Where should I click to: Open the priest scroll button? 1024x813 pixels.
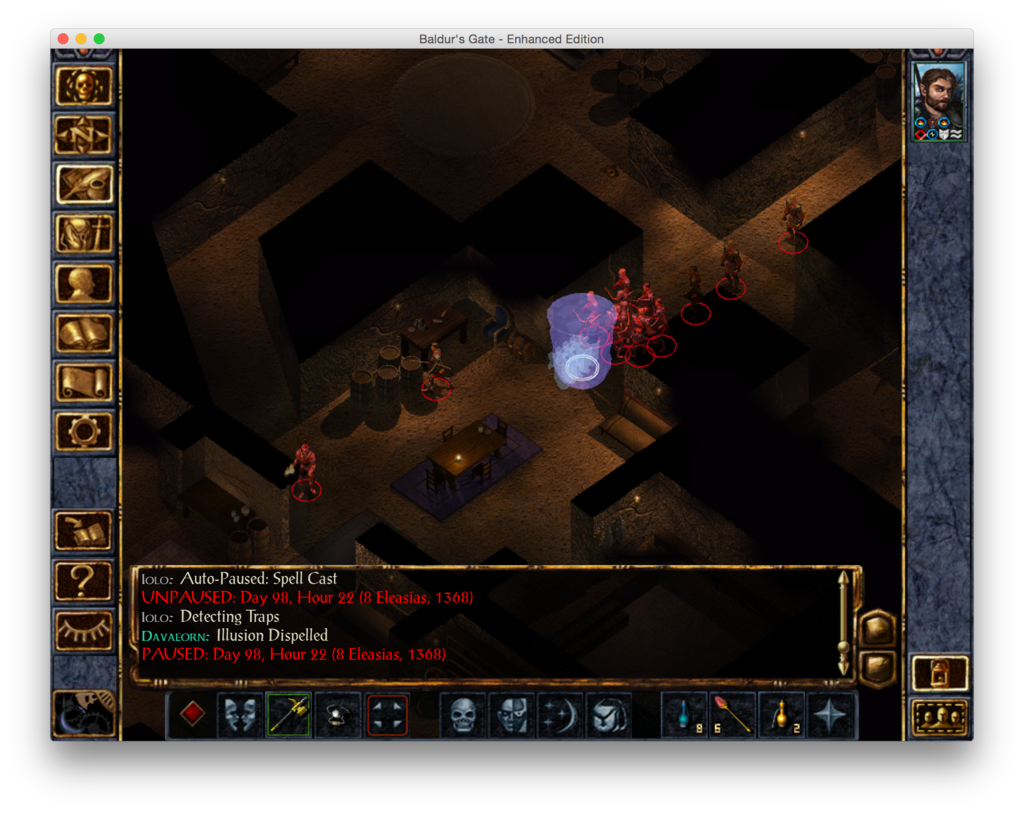(x=85, y=382)
